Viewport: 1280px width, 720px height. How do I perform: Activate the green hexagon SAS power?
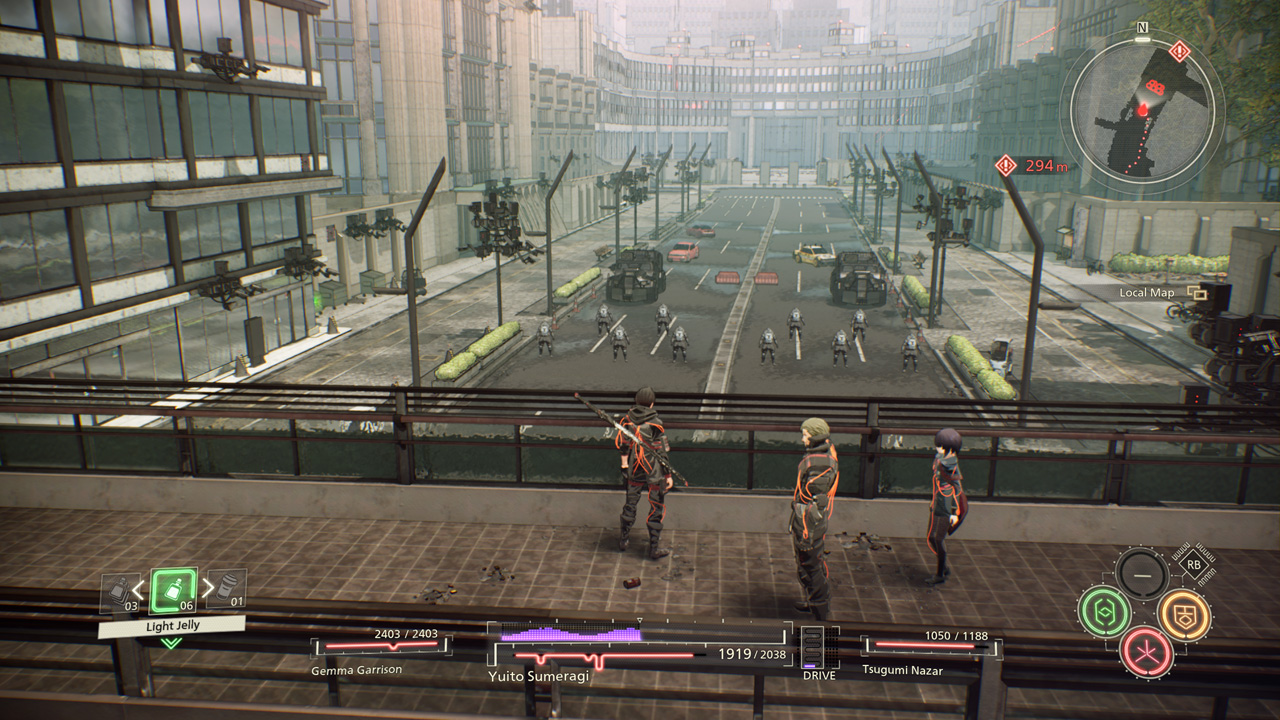[1104, 612]
